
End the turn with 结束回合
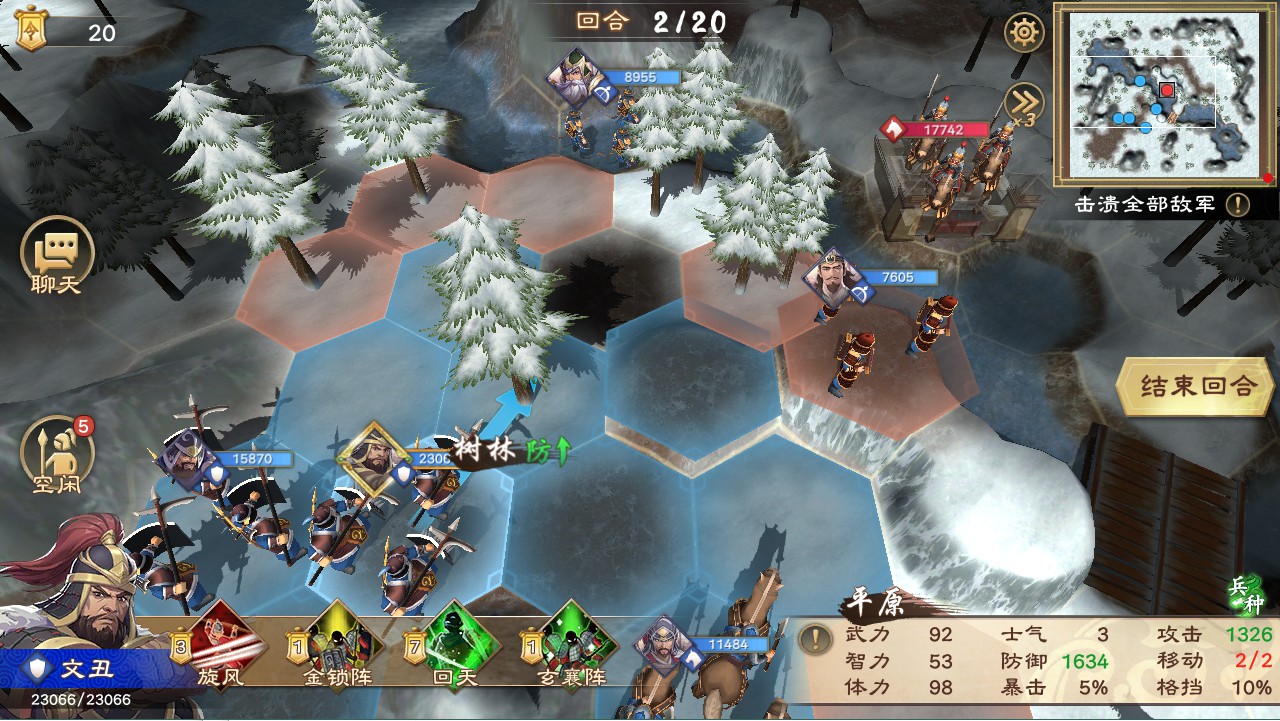(1196, 386)
